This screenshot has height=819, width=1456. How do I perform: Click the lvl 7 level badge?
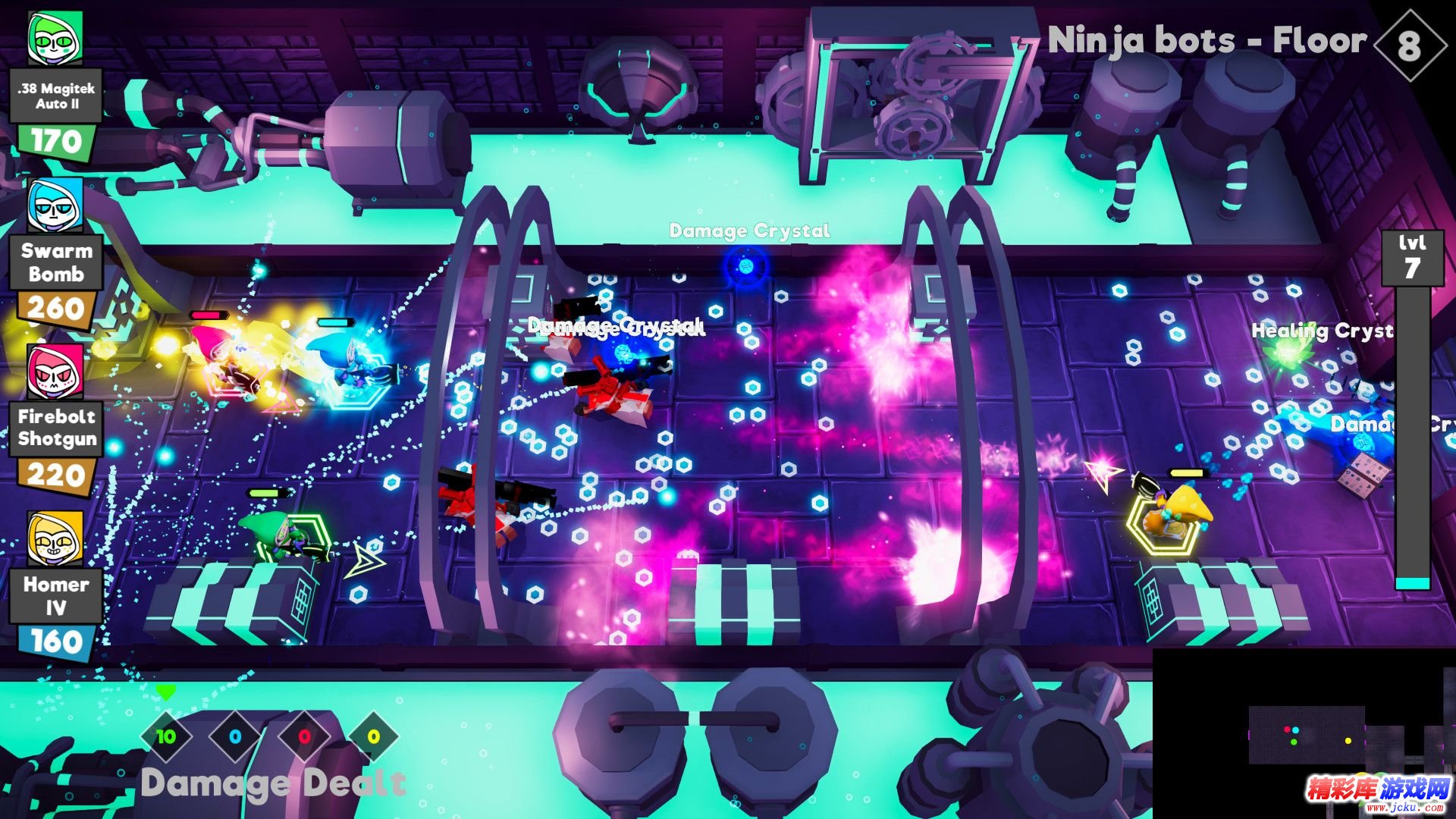point(1412,258)
